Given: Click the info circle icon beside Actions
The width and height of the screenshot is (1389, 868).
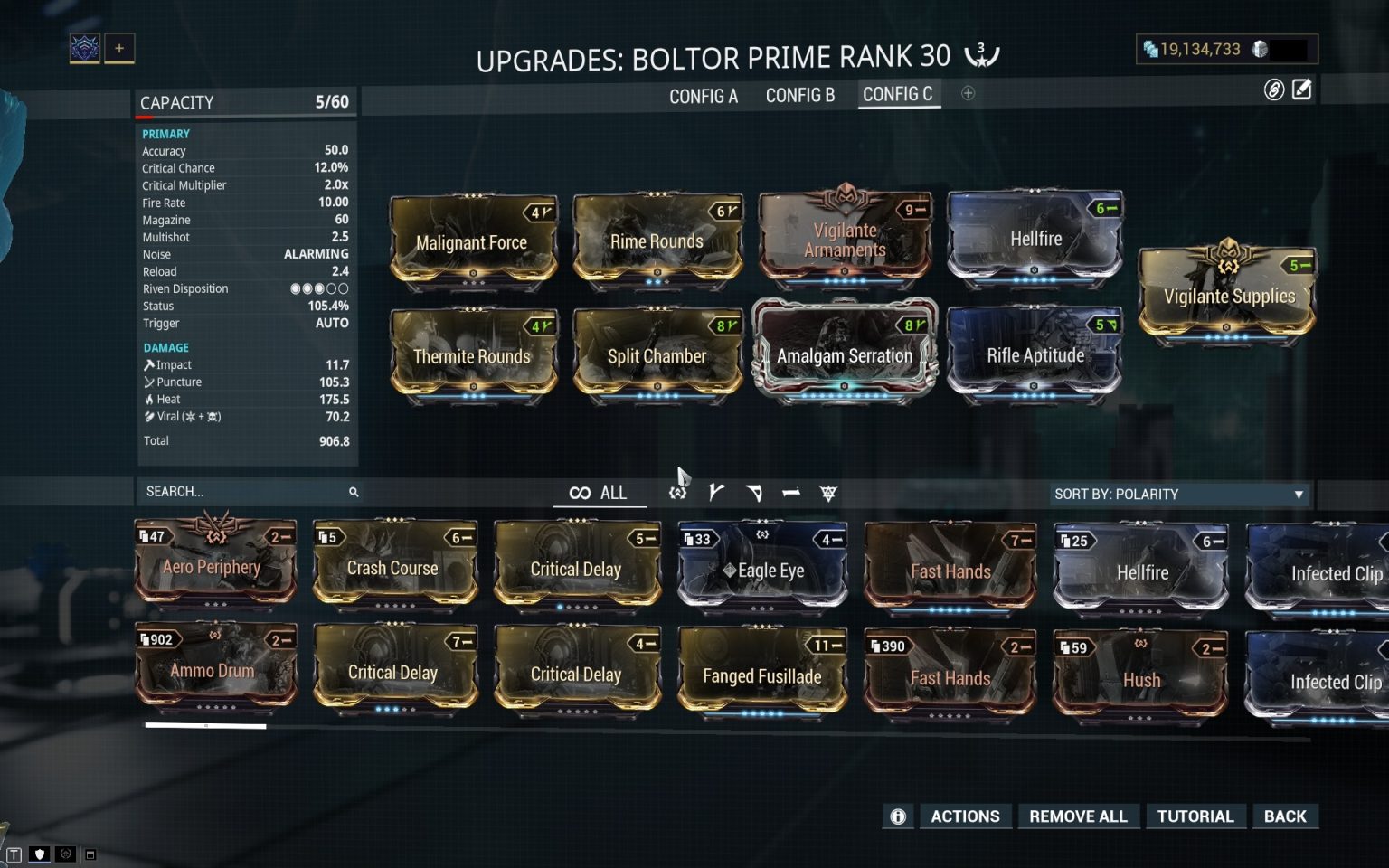Looking at the screenshot, I should [897, 816].
